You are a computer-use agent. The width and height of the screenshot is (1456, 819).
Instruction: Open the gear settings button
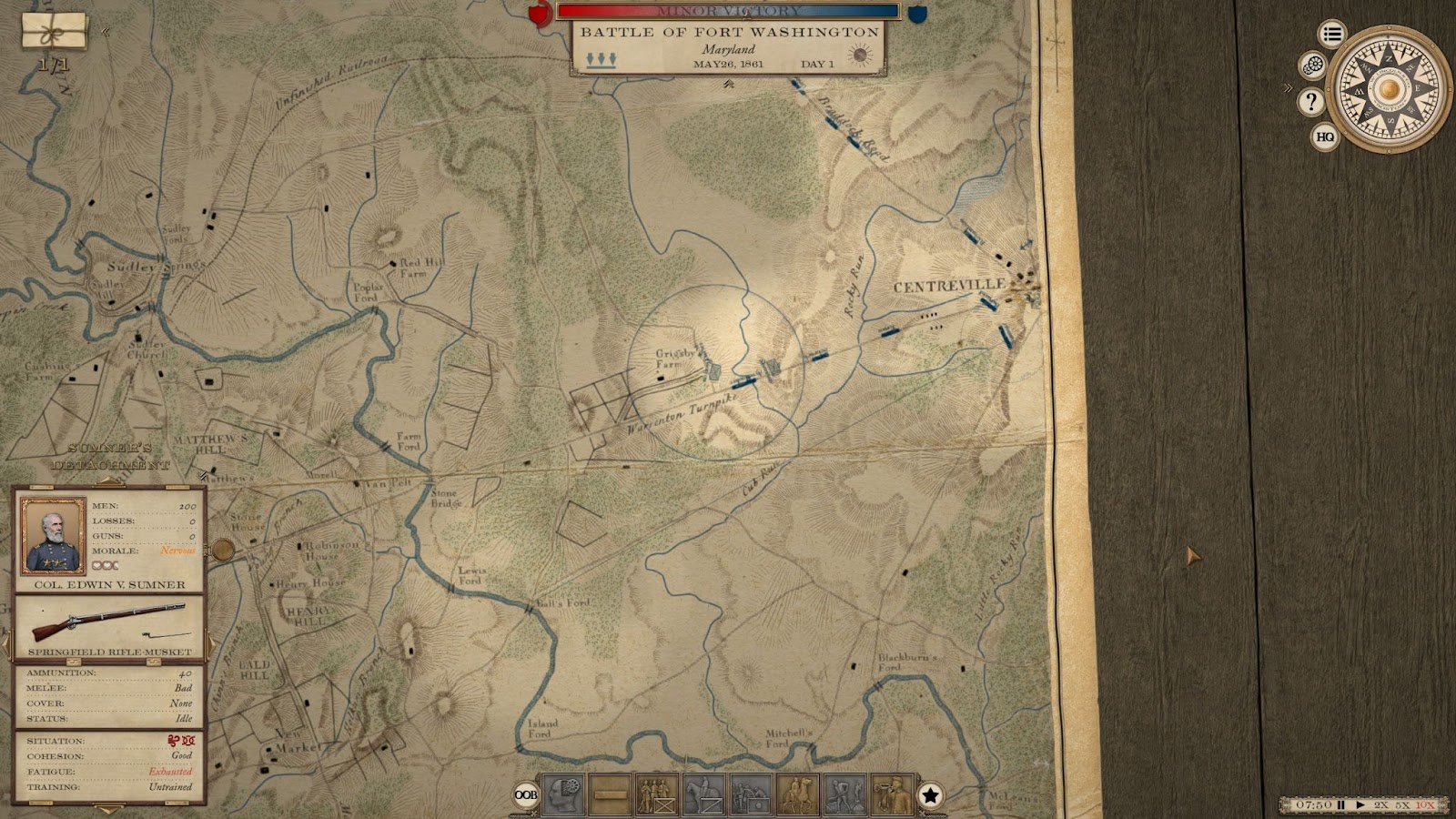[1312, 66]
